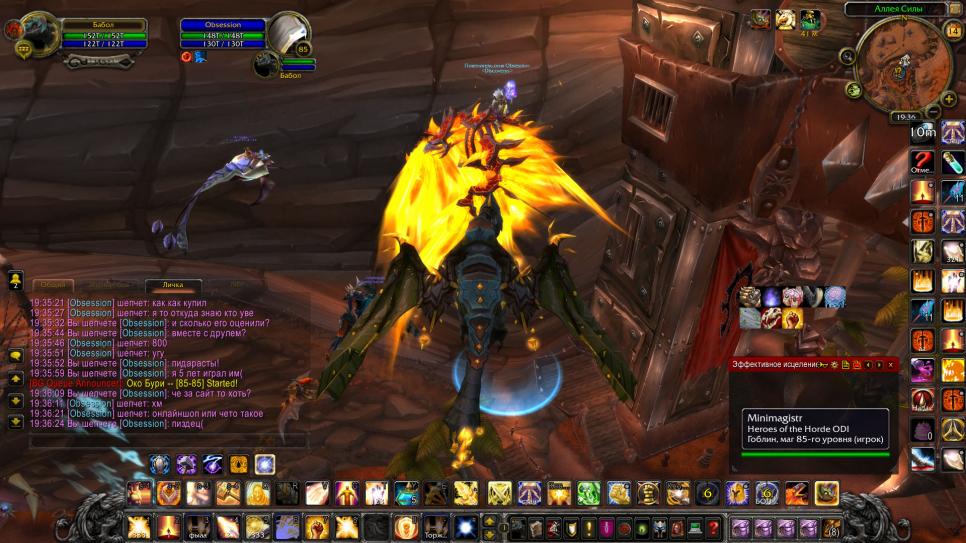Open the calendar button showing 14
The height and width of the screenshot is (543, 966).
951,31
